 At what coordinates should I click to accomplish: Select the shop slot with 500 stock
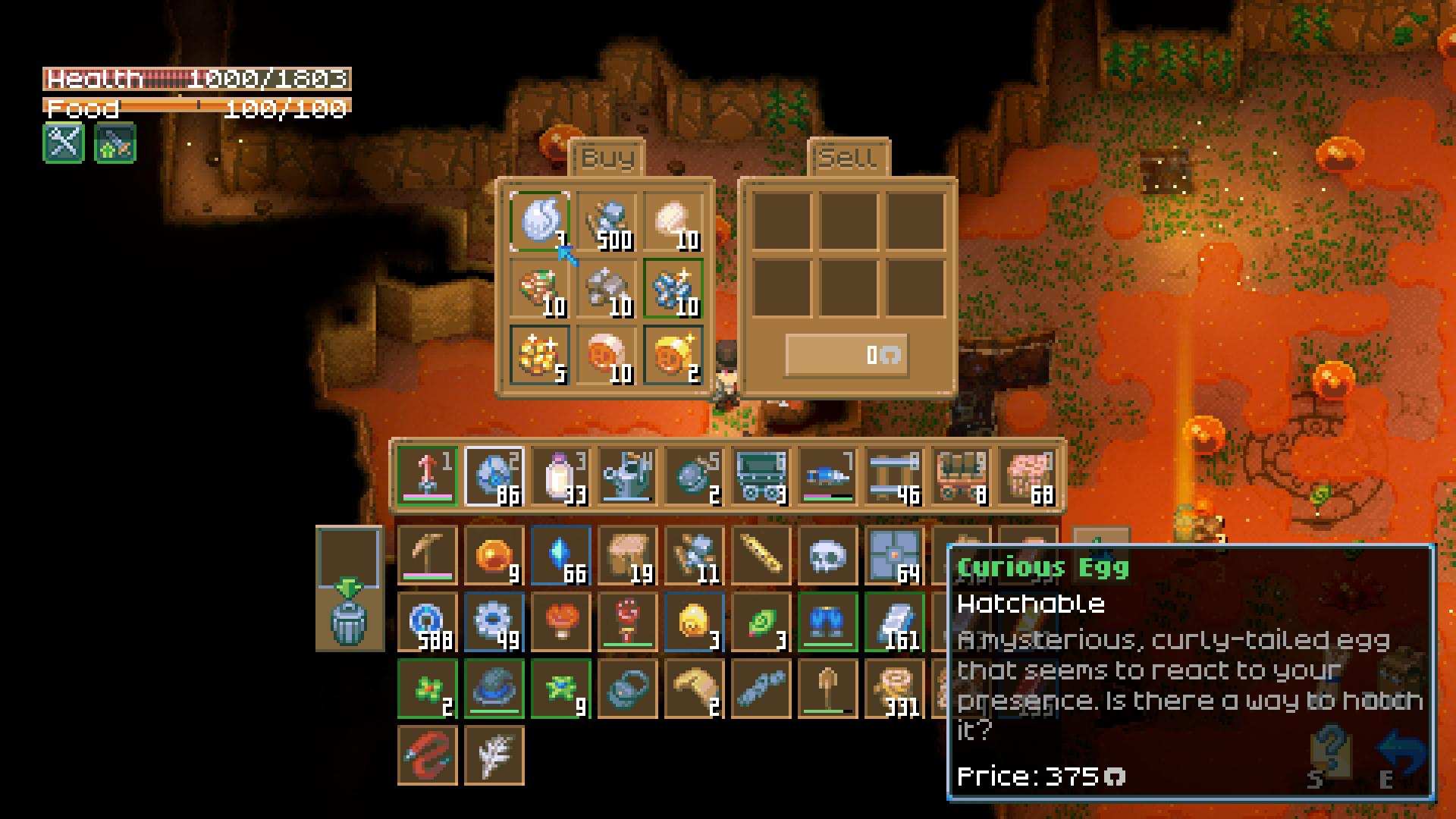point(606,221)
